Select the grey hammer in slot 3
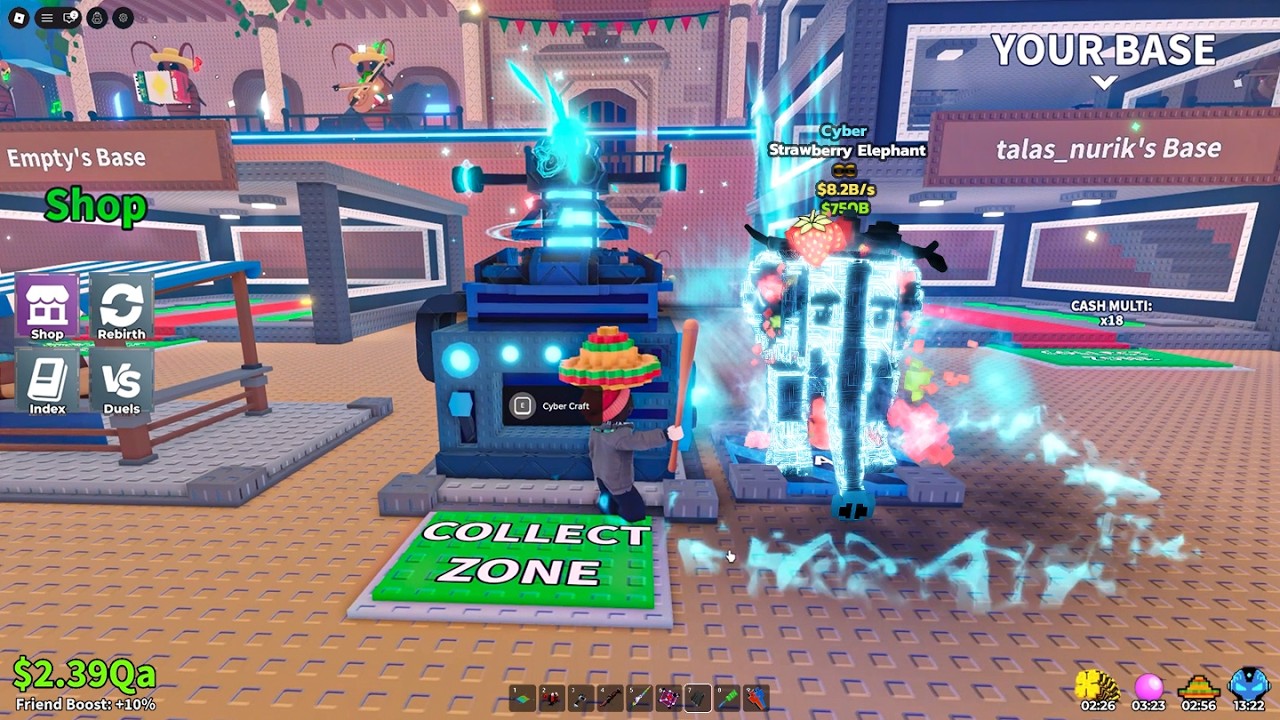1280x720 pixels. point(581,697)
